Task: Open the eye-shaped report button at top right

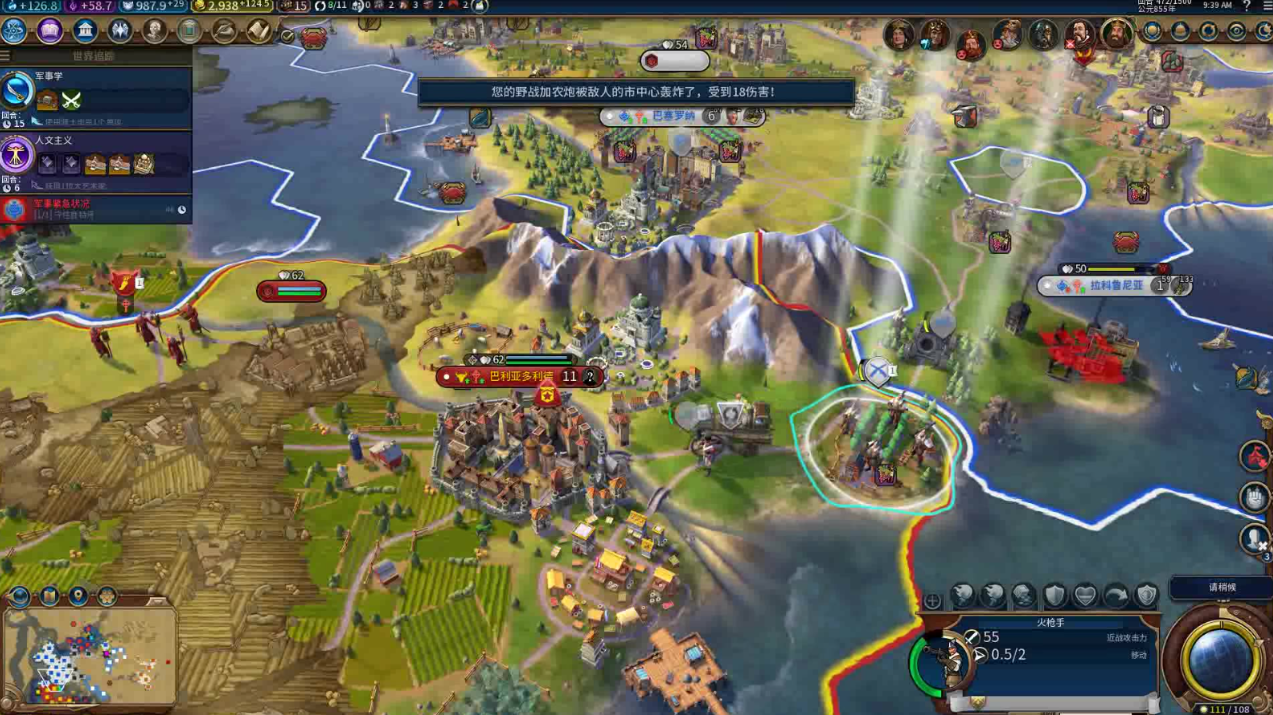Action: click(1236, 31)
